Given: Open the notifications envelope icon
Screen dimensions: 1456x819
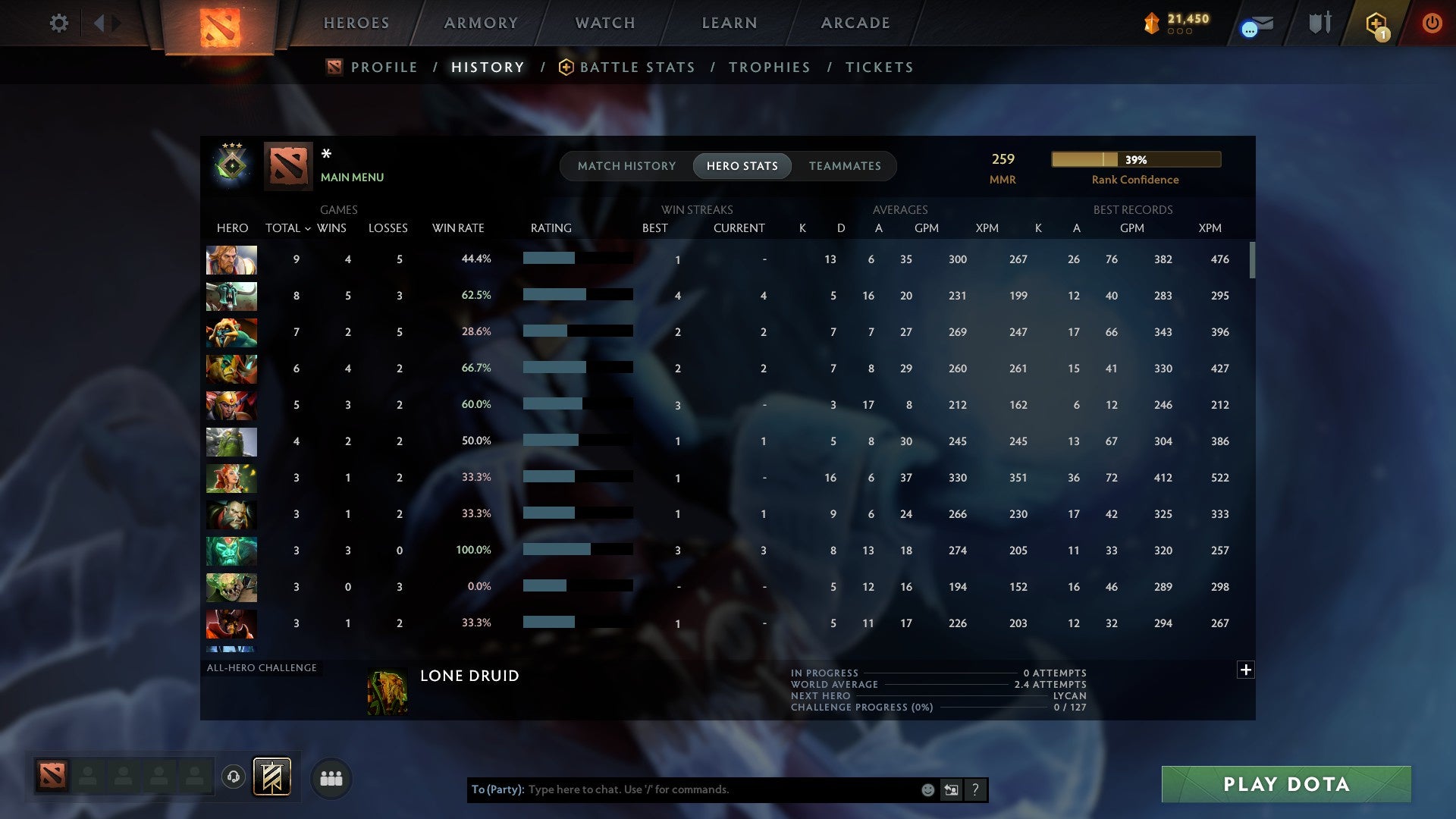Looking at the screenshot, I should pyautogui.click(x=1255, y=23).
